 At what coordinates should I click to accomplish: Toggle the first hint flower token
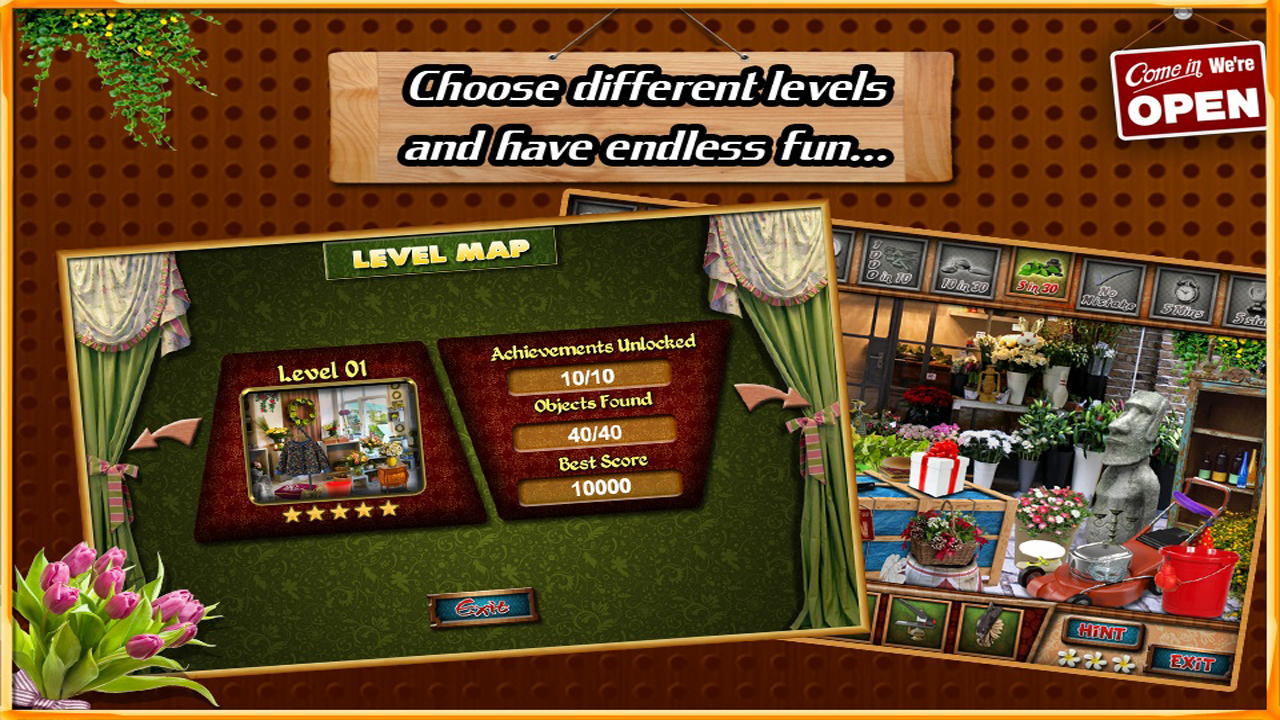(1068, 659)
